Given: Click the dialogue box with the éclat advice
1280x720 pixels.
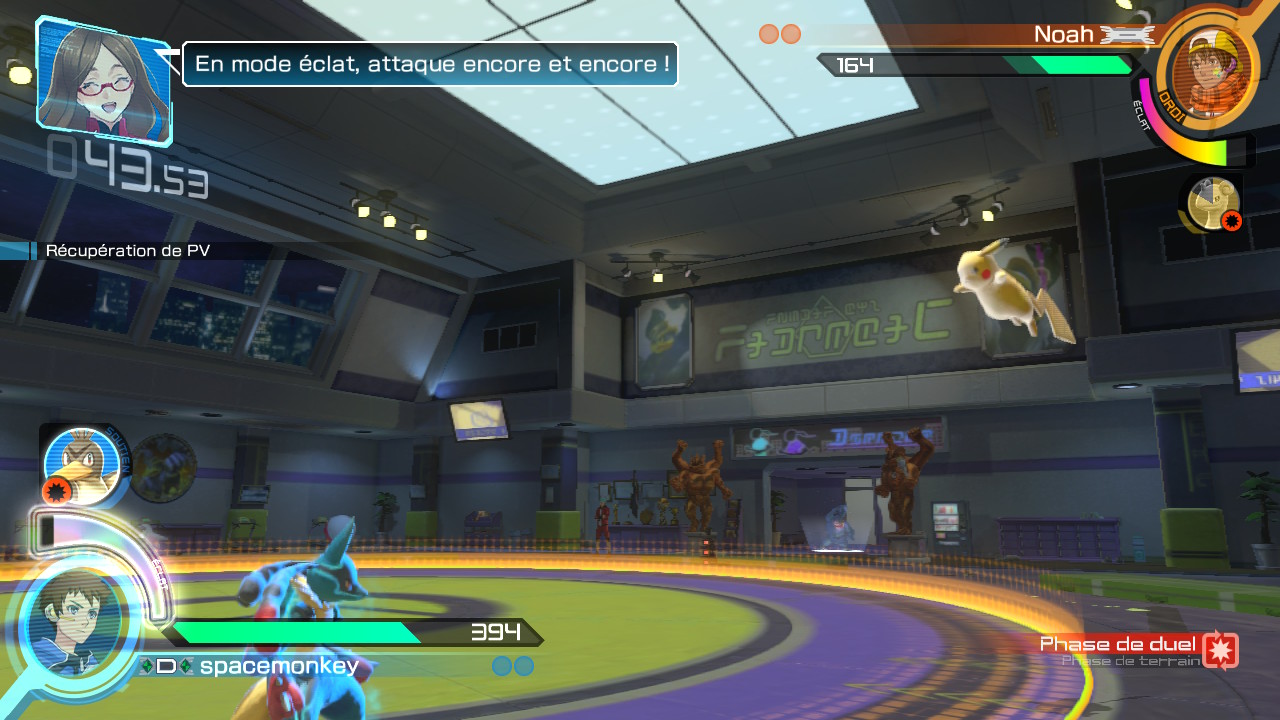Looking at the screenshot, I should click(430, 63).
